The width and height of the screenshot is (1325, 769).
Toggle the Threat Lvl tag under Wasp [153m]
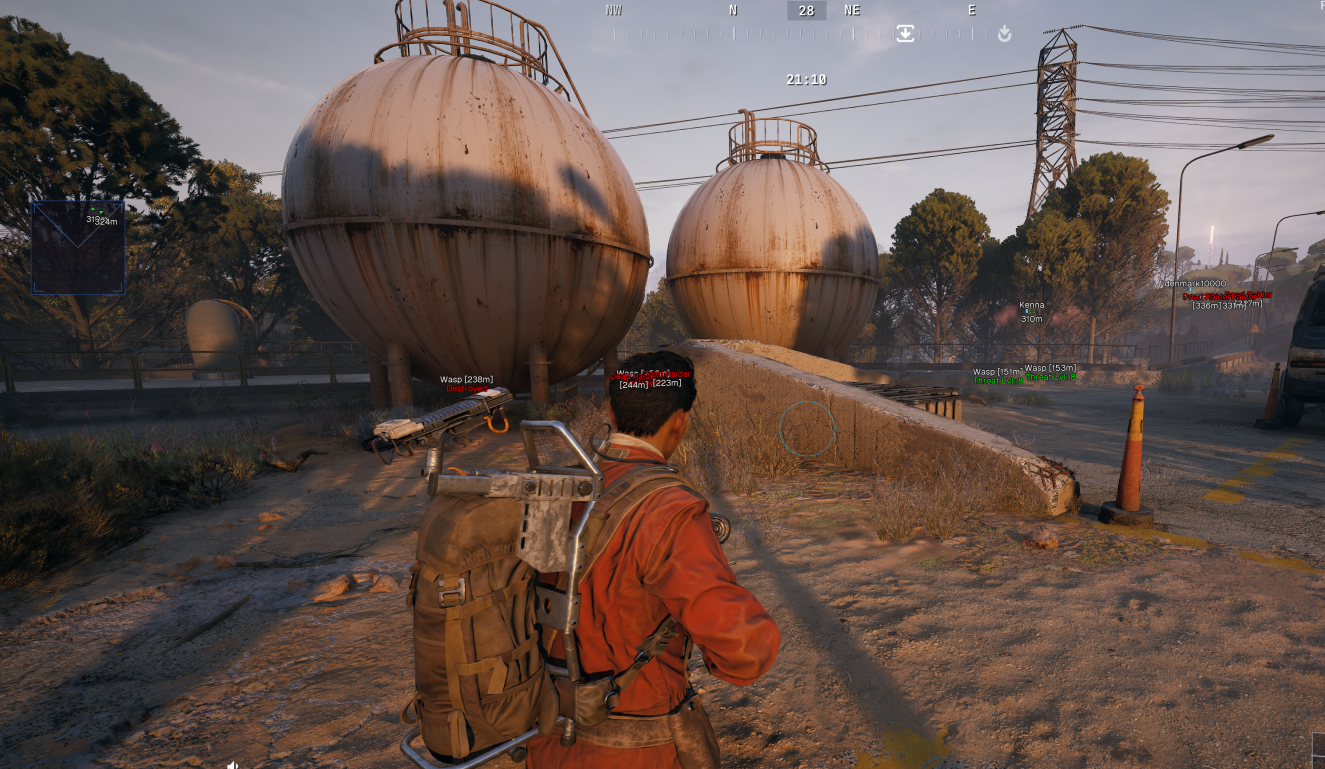pyautogui.click(x=1050, y=378)
